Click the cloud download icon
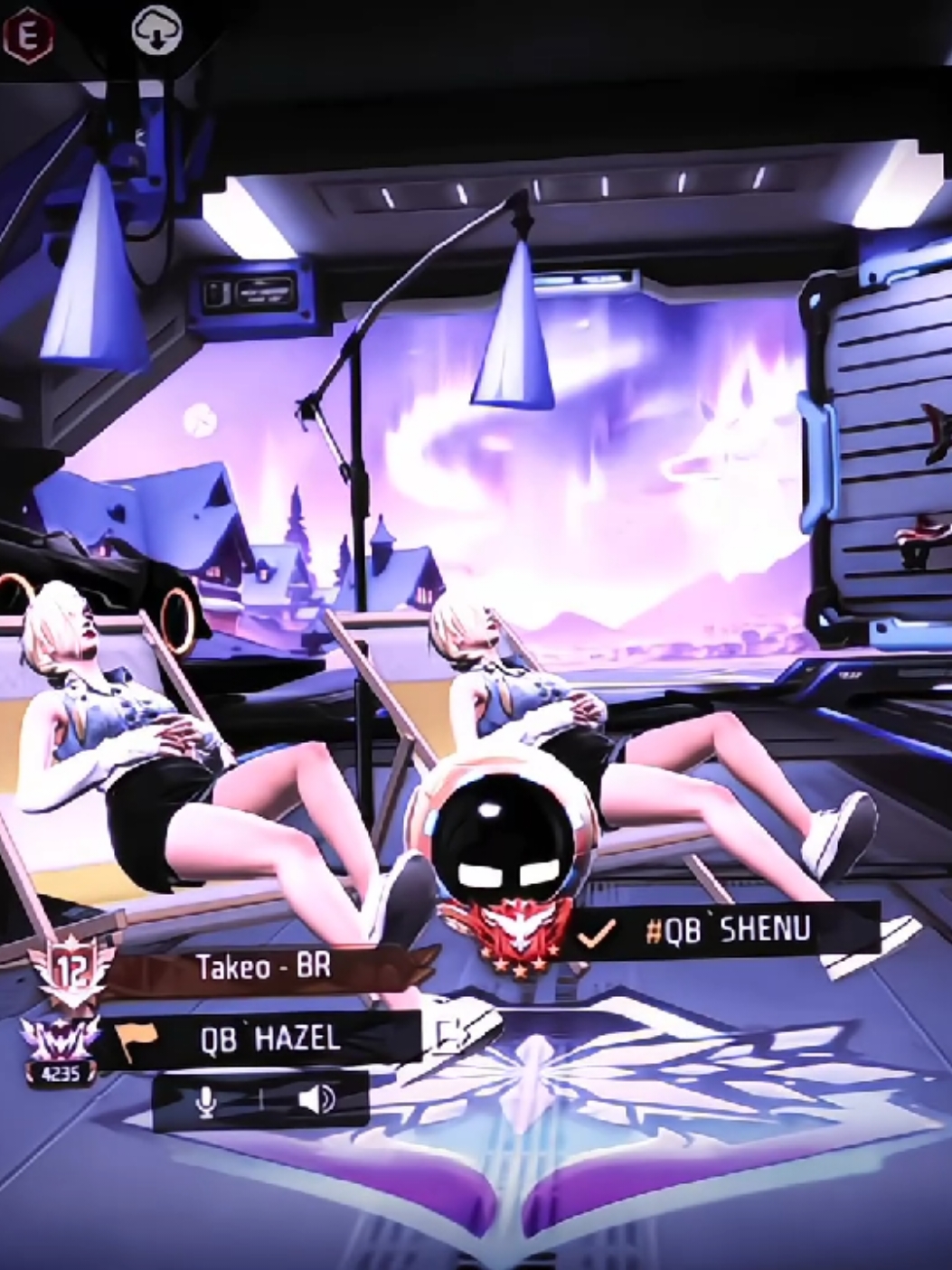The height and width of the screenshot is (1270, 952). click(x=156, y=33)
